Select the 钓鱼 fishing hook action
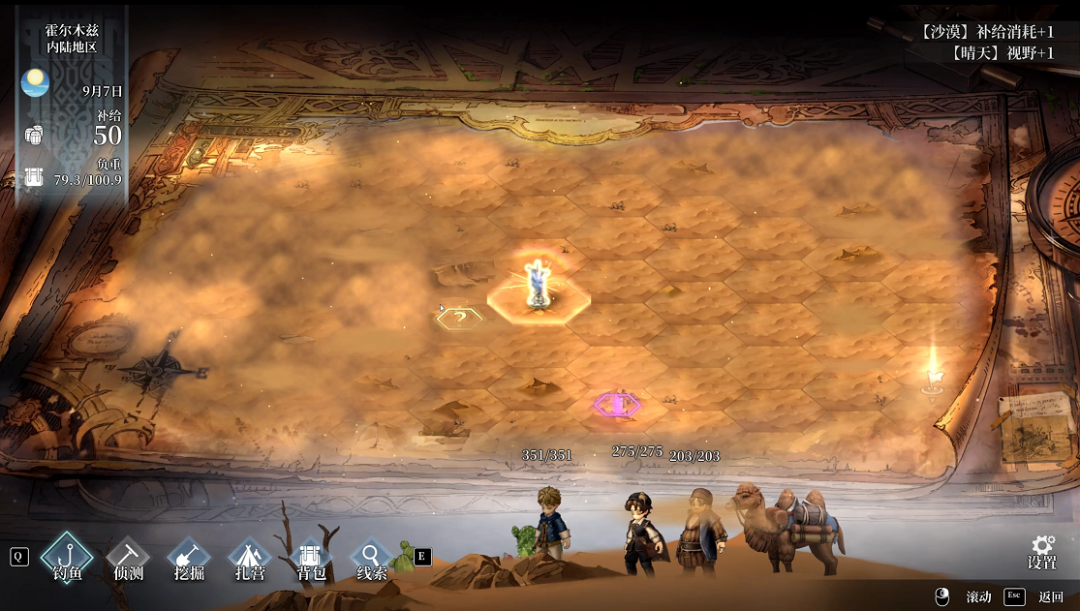 [x=67, y=555]
